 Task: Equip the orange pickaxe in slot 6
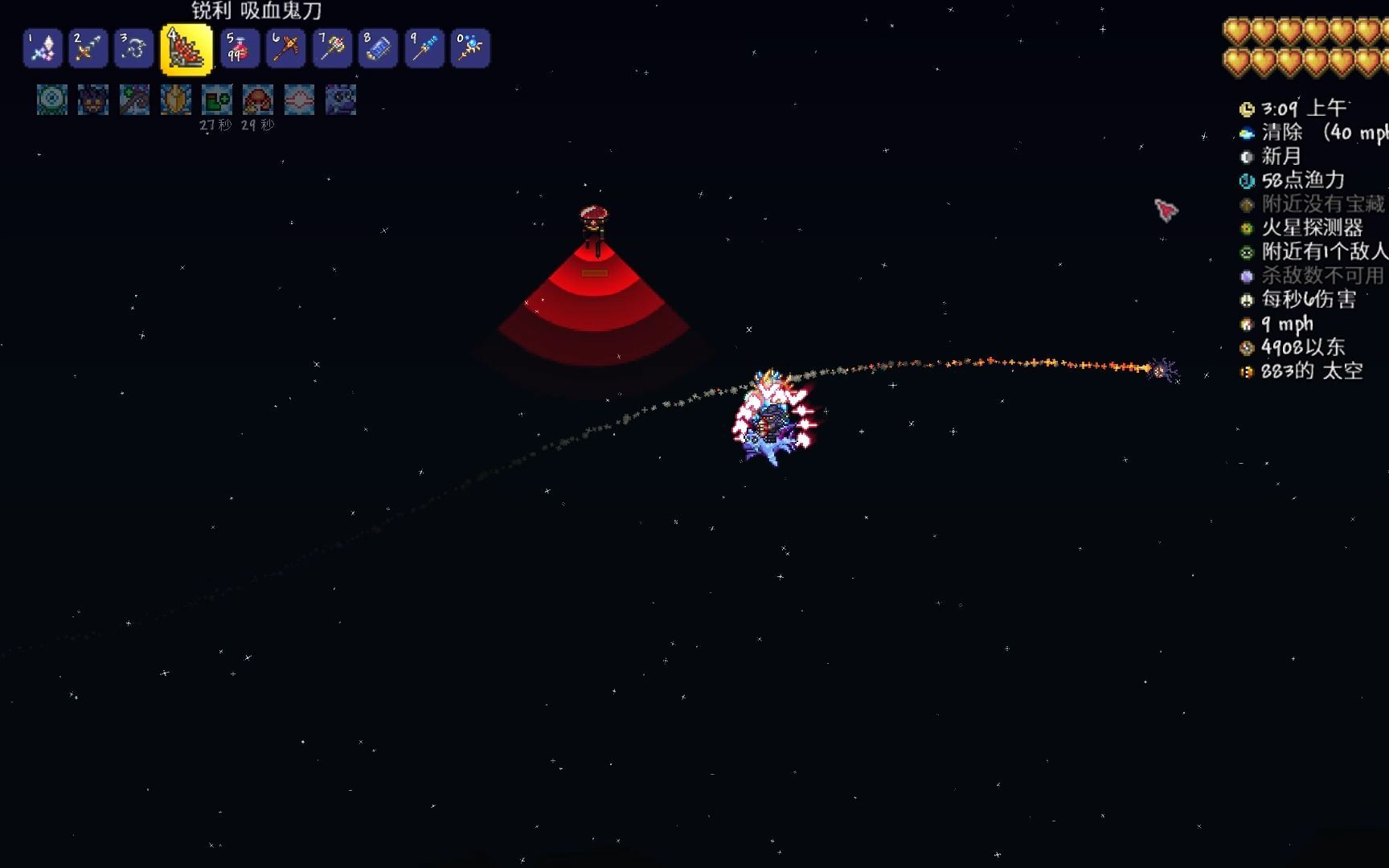tap(285, 48)
